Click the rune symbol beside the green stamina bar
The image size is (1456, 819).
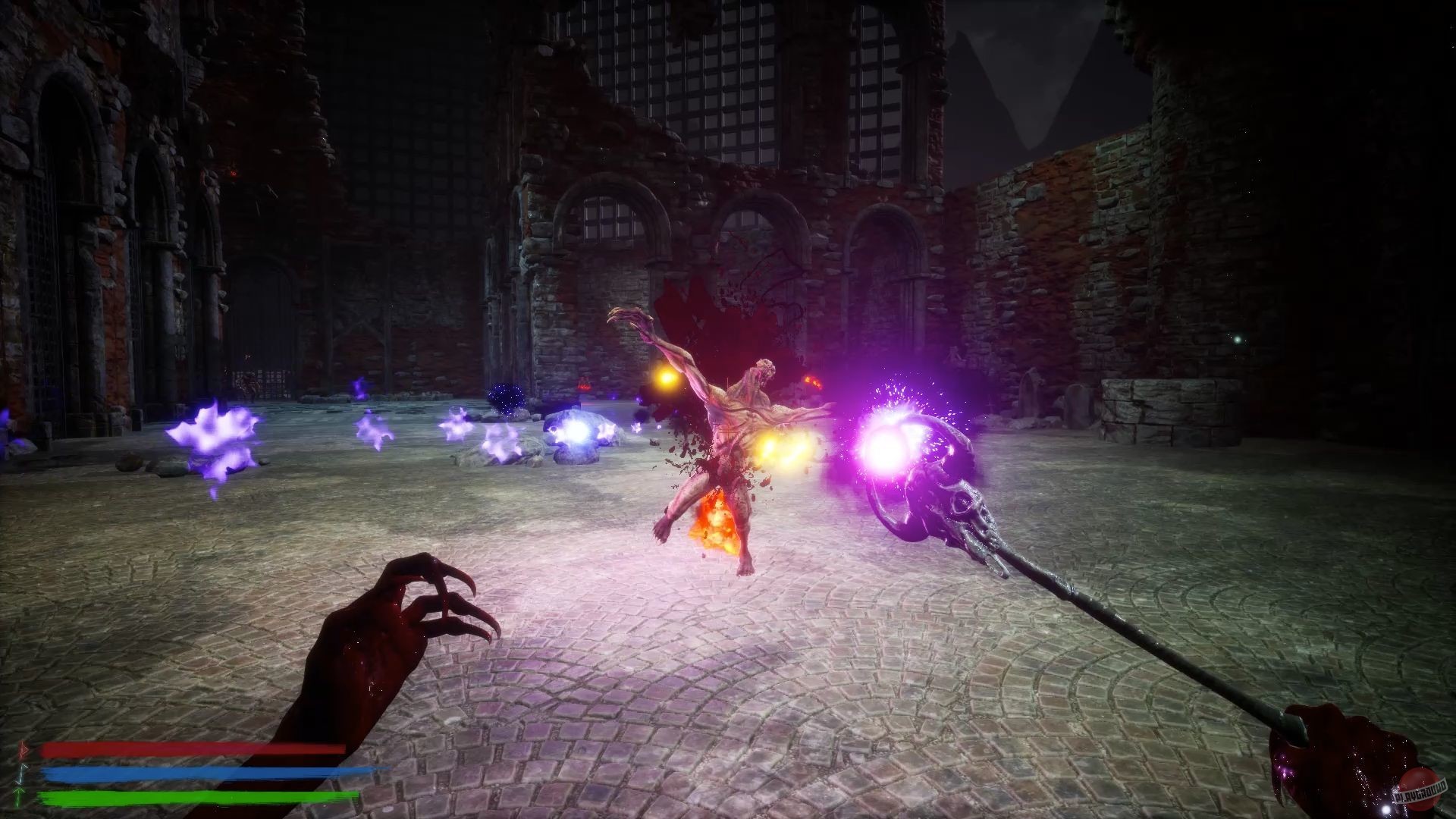point(20,796)
